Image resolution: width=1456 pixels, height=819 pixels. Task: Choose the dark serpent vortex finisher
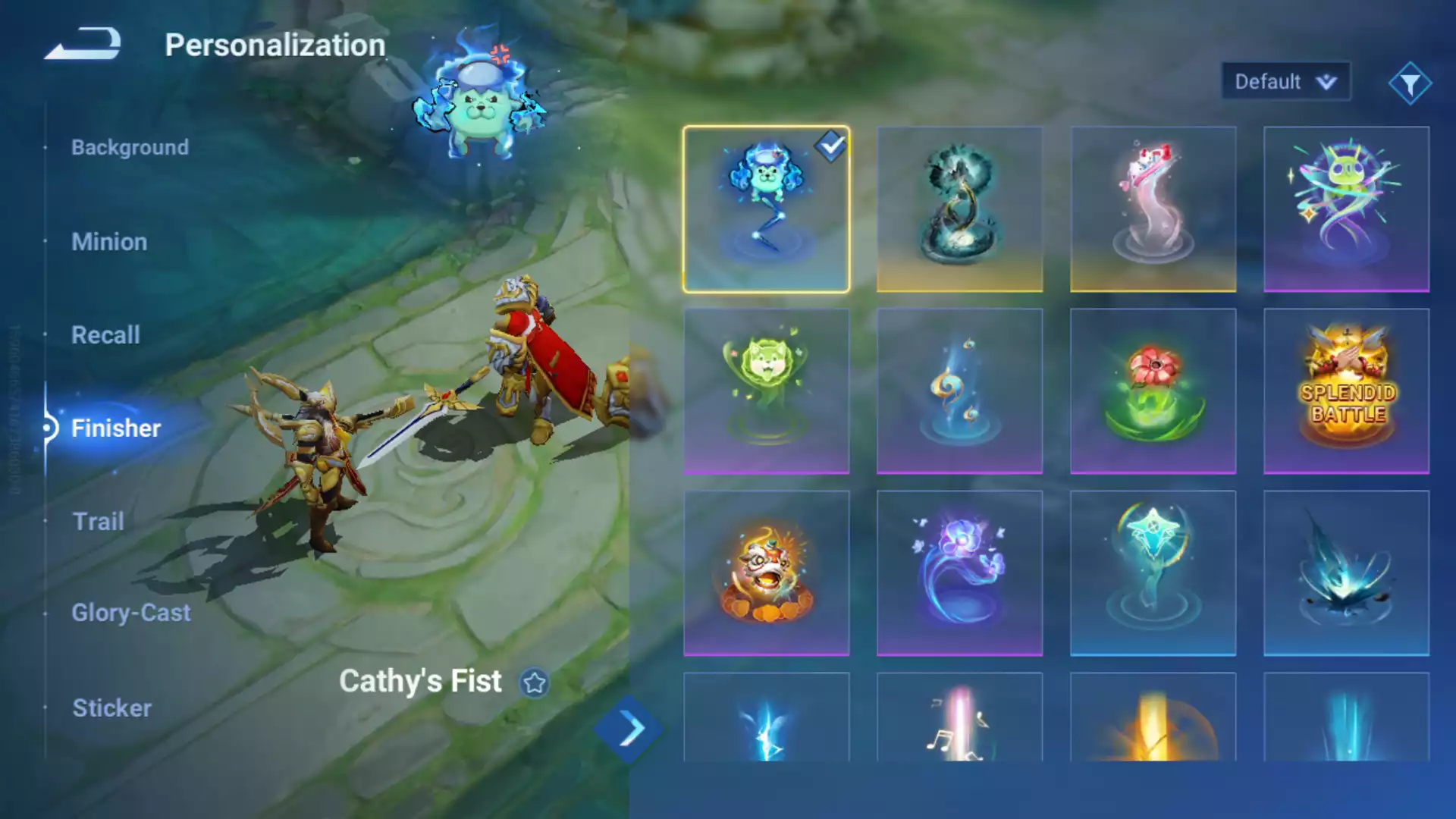point(959,209)
